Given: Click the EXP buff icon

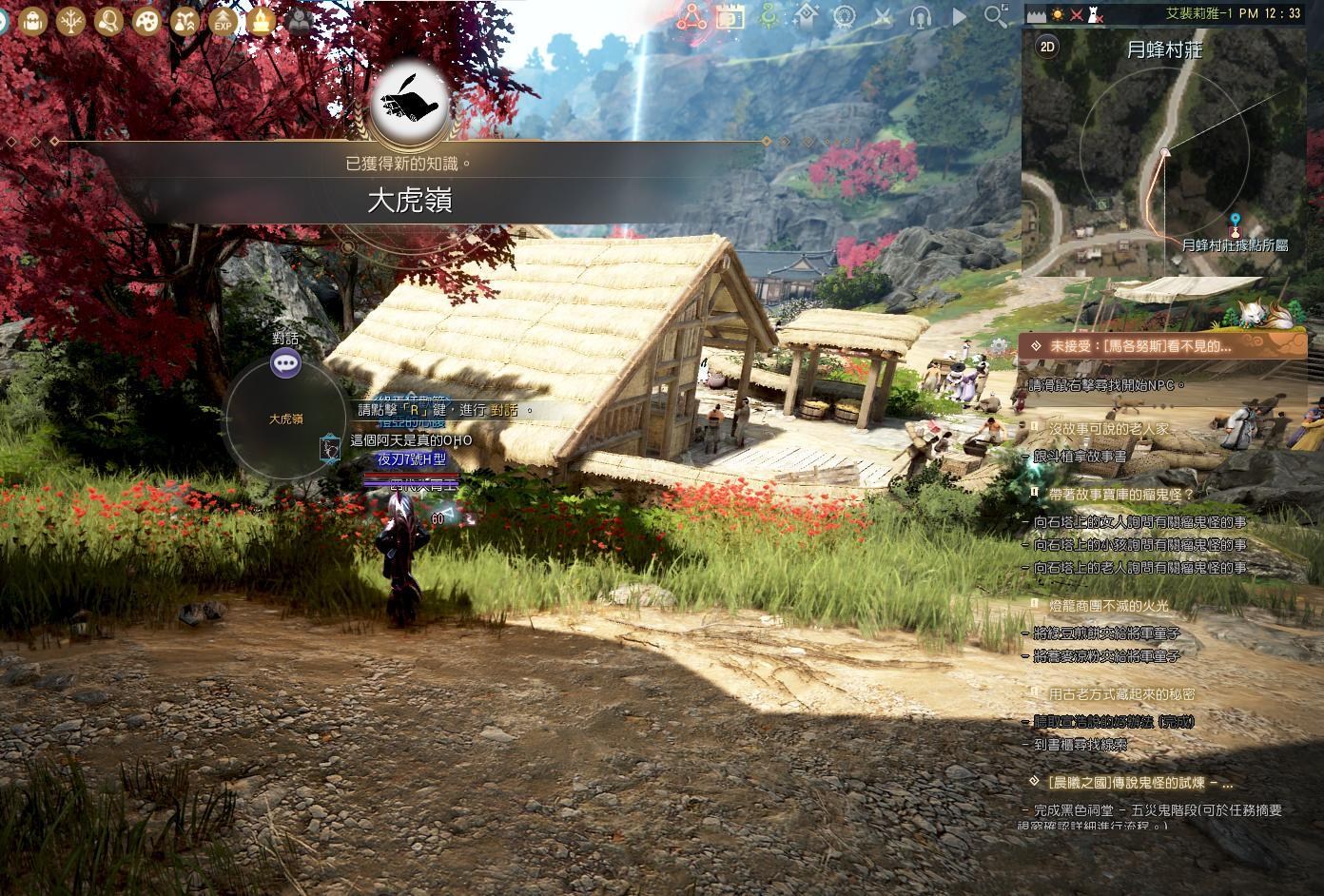Looking at the screenshot, I should point(223,20).
